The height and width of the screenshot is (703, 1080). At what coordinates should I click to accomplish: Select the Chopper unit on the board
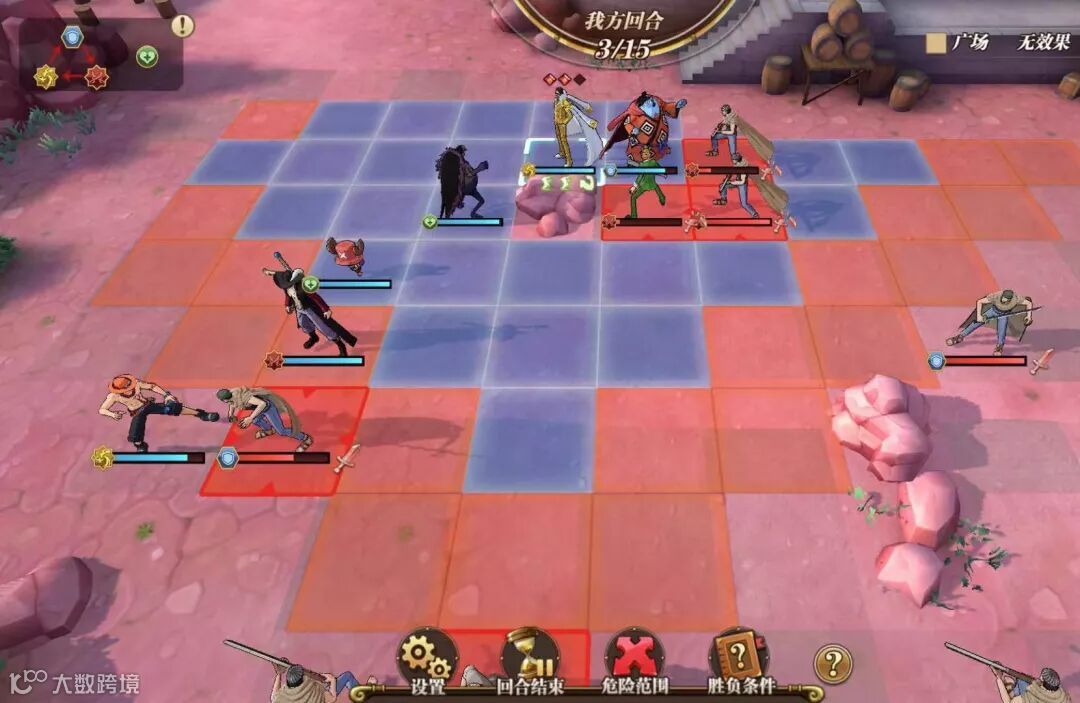coord(346,257)
